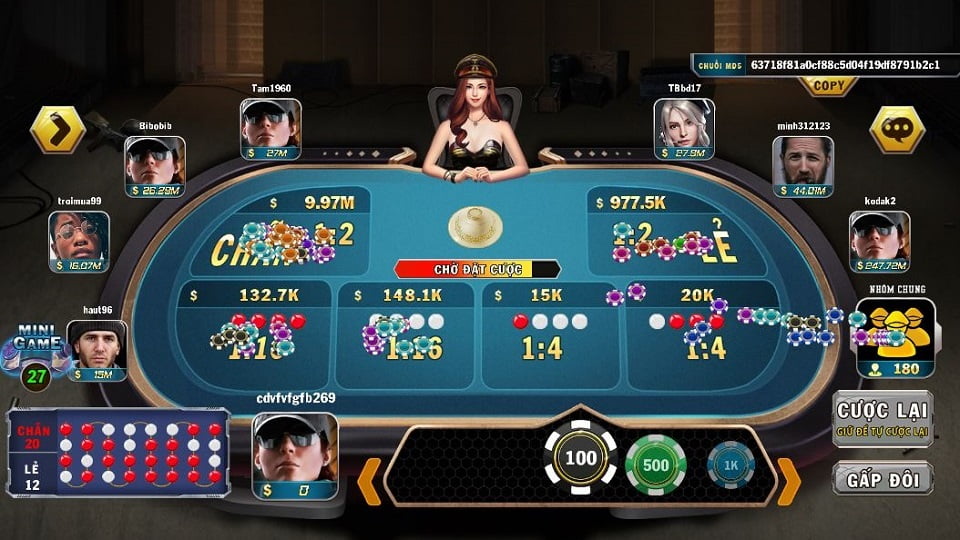The height and width of the screenshot is (540, 960).
Task: Choose the green 500 chip
Action: click(655, 466)
